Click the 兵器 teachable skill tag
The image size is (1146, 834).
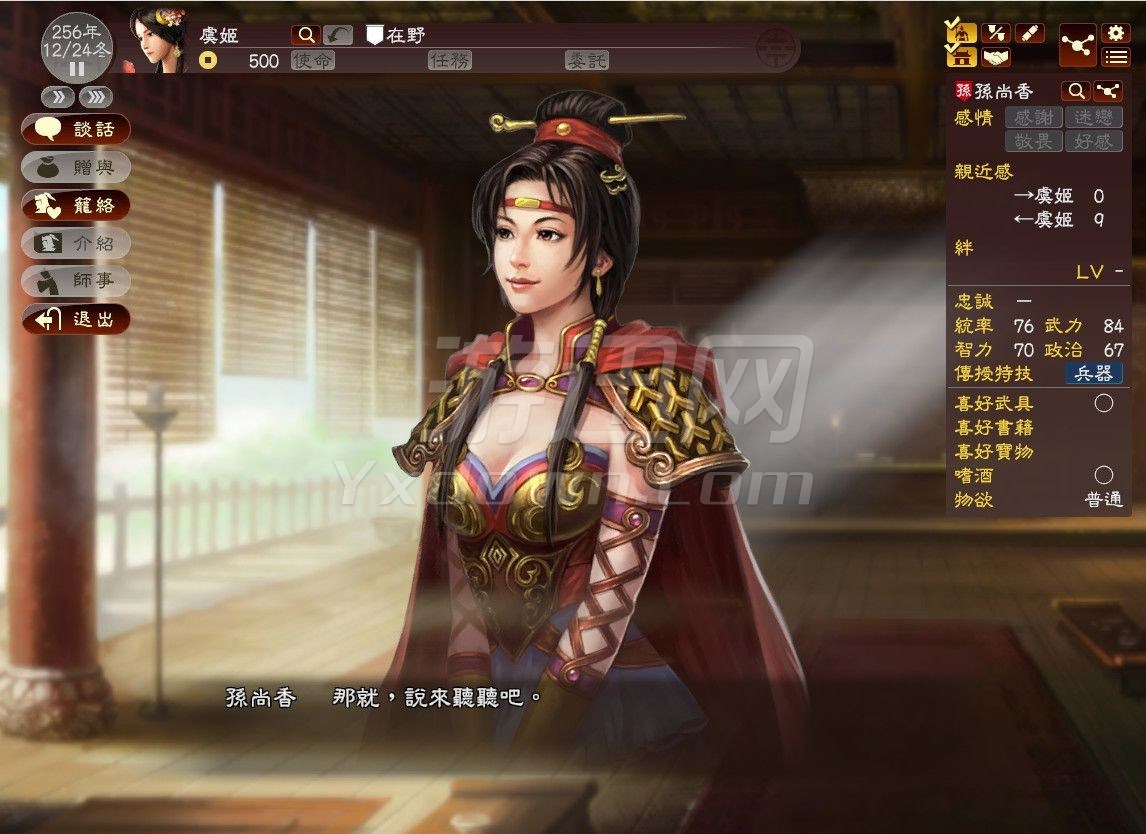1093,374
